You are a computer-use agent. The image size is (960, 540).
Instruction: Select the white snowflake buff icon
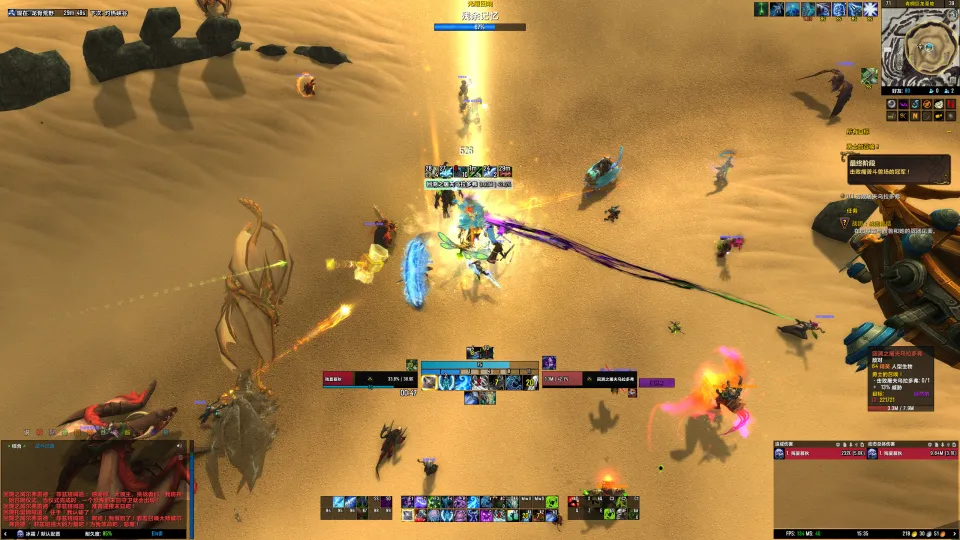[x=869, y=10]
